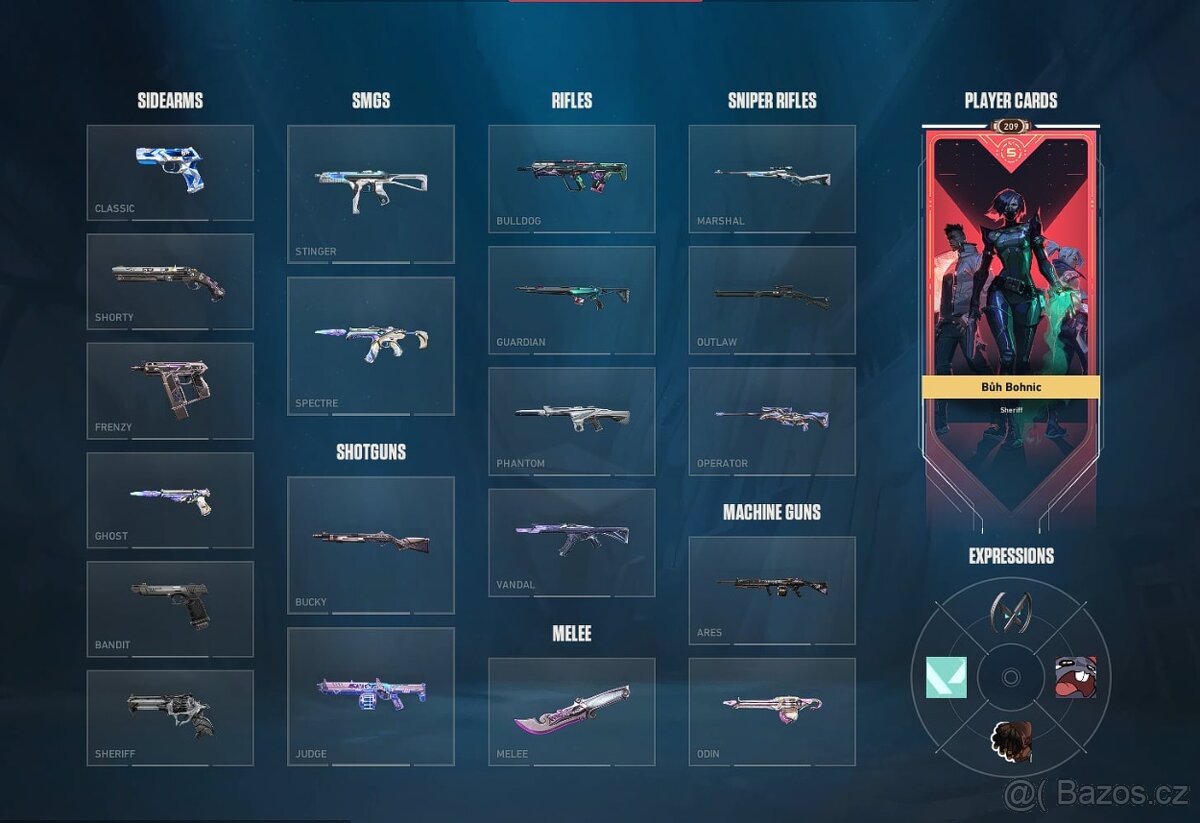The width and height of the screenshot is (1200, 823).
Task: Choose the Odin machine gun slot
Action: click(772, 711)
